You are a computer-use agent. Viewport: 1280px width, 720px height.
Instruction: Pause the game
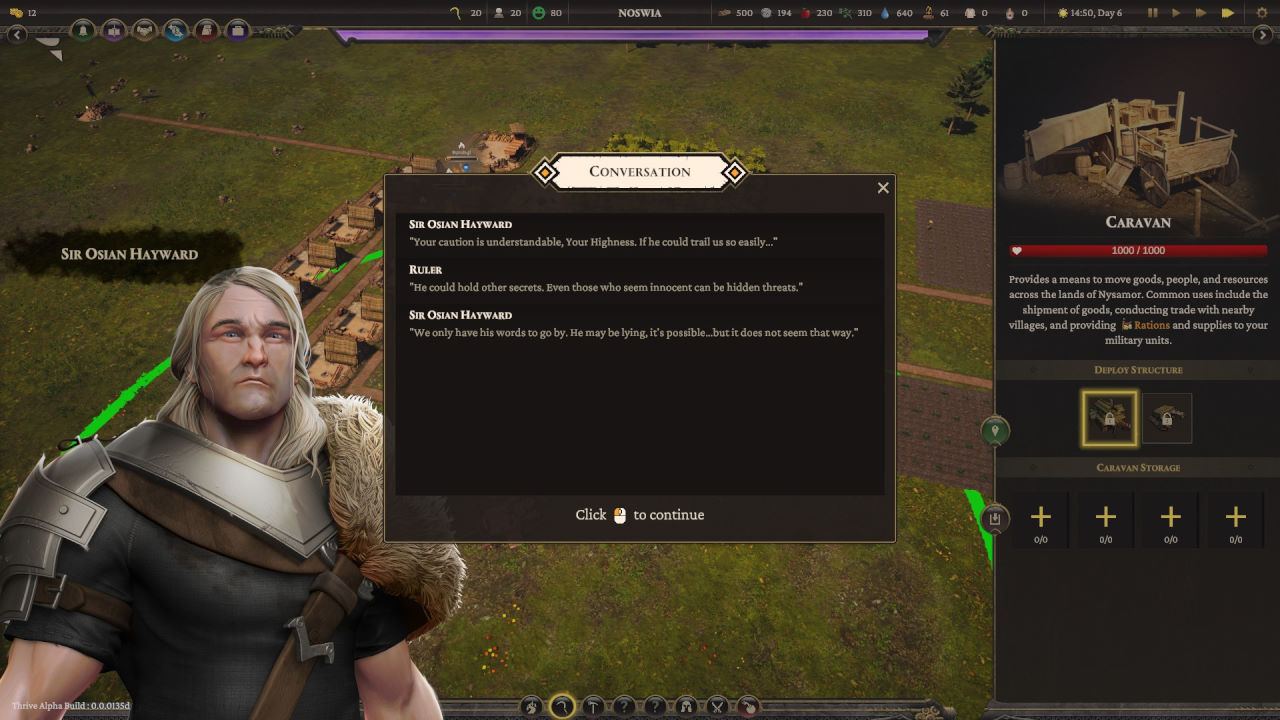tap(1153, 13)
